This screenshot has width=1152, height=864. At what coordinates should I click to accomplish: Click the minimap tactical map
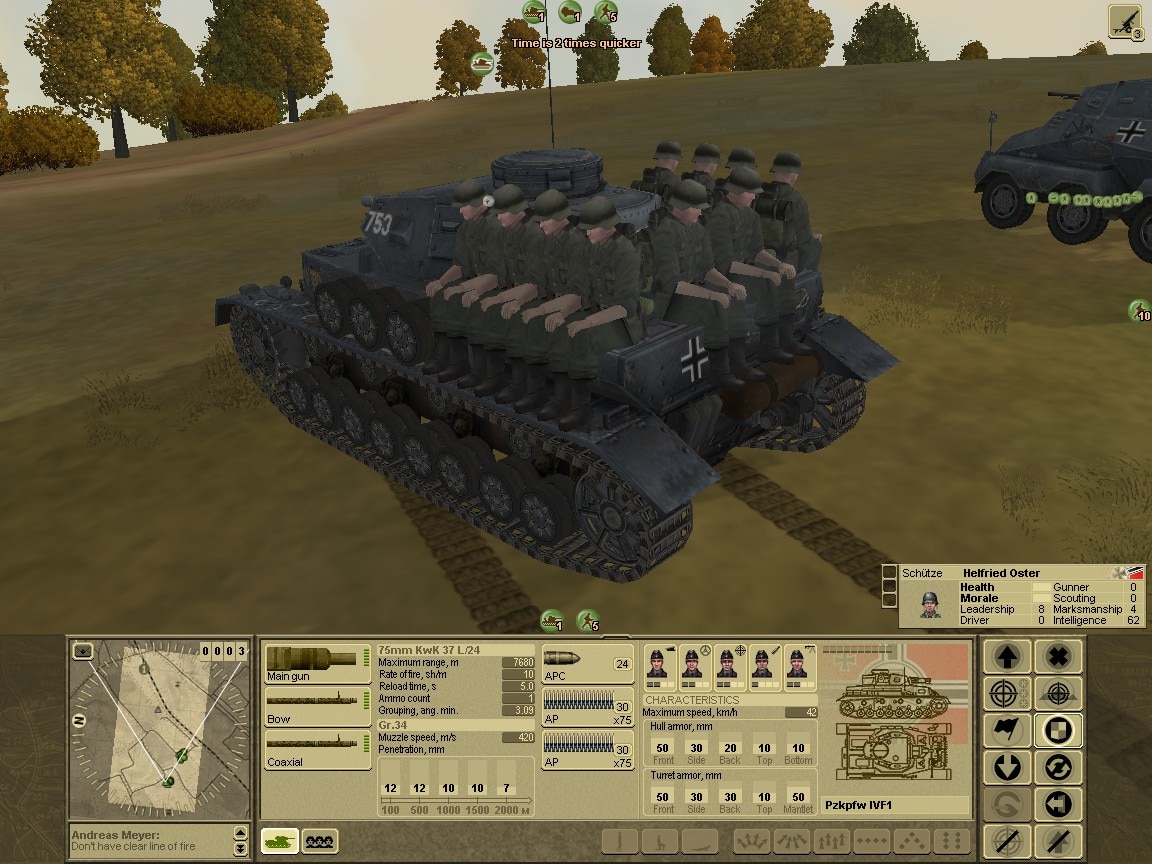coord(160,730)
